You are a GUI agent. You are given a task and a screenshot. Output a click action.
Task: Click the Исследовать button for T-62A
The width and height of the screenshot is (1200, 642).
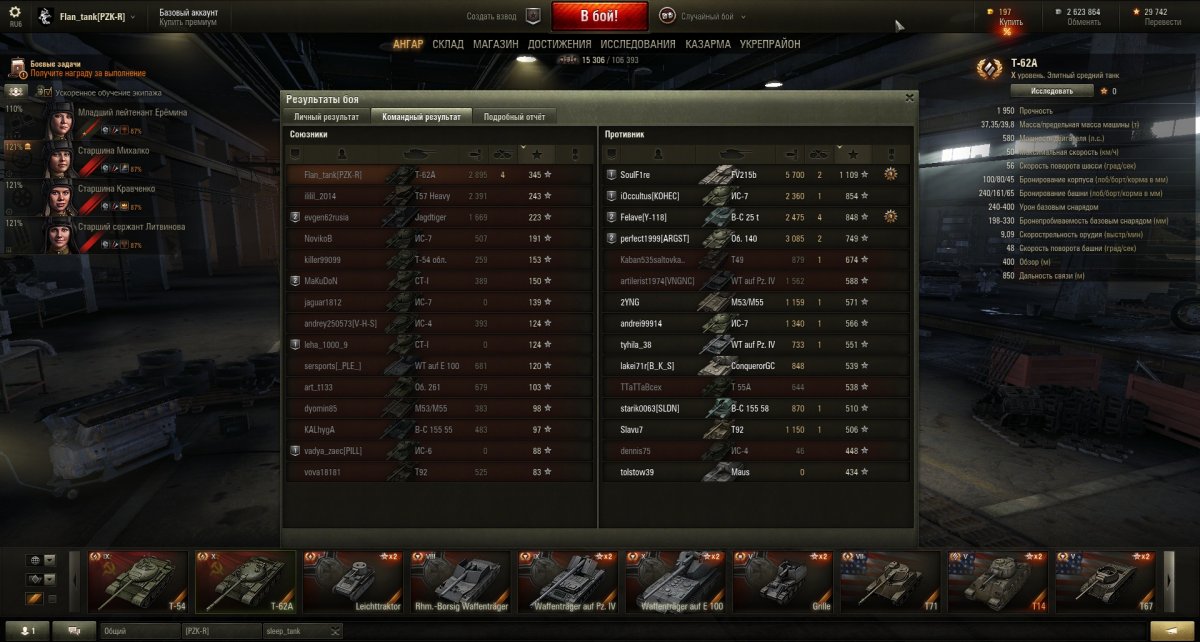(1046, 91)
